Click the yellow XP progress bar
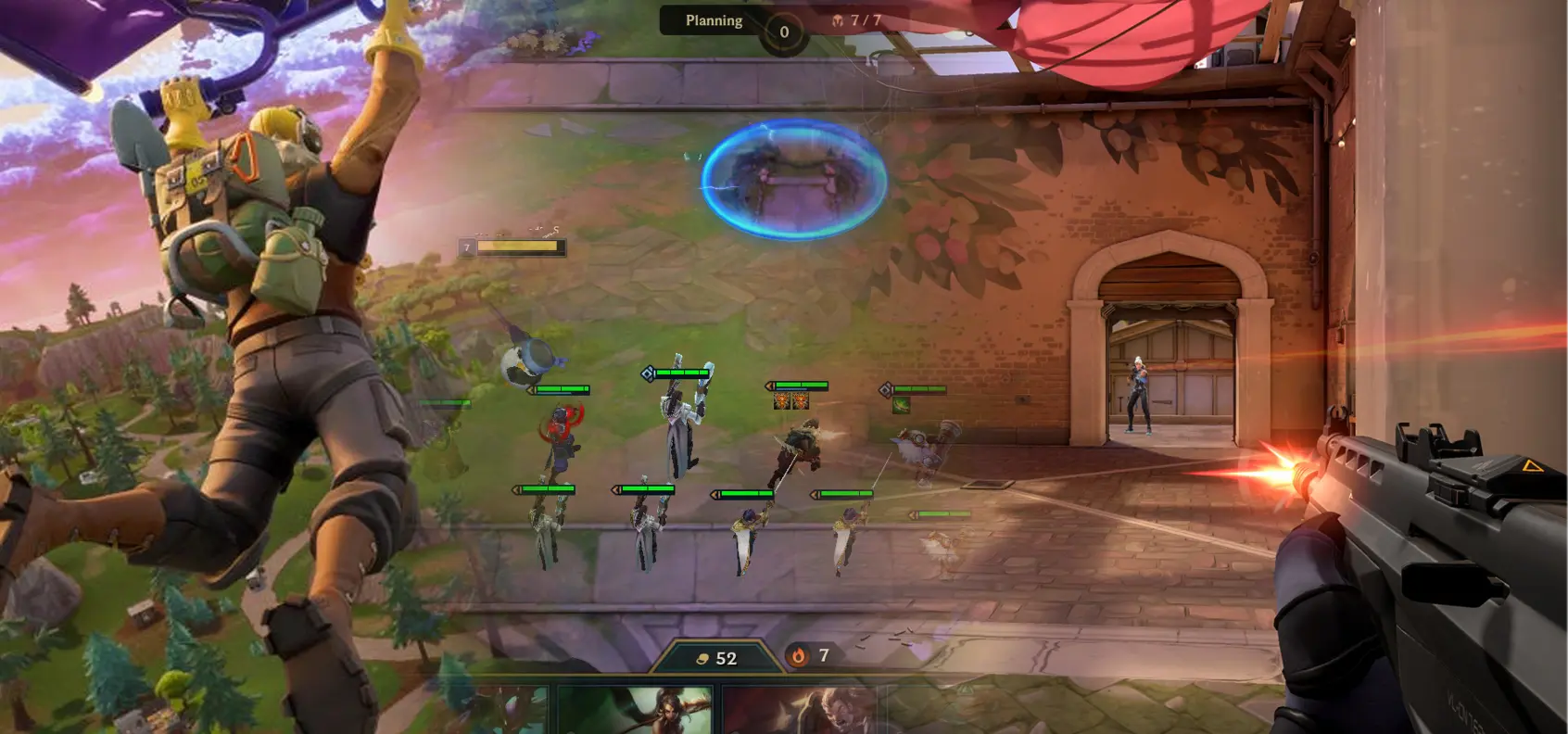This screenshot has height=734, width=1568. click(517, 246)
